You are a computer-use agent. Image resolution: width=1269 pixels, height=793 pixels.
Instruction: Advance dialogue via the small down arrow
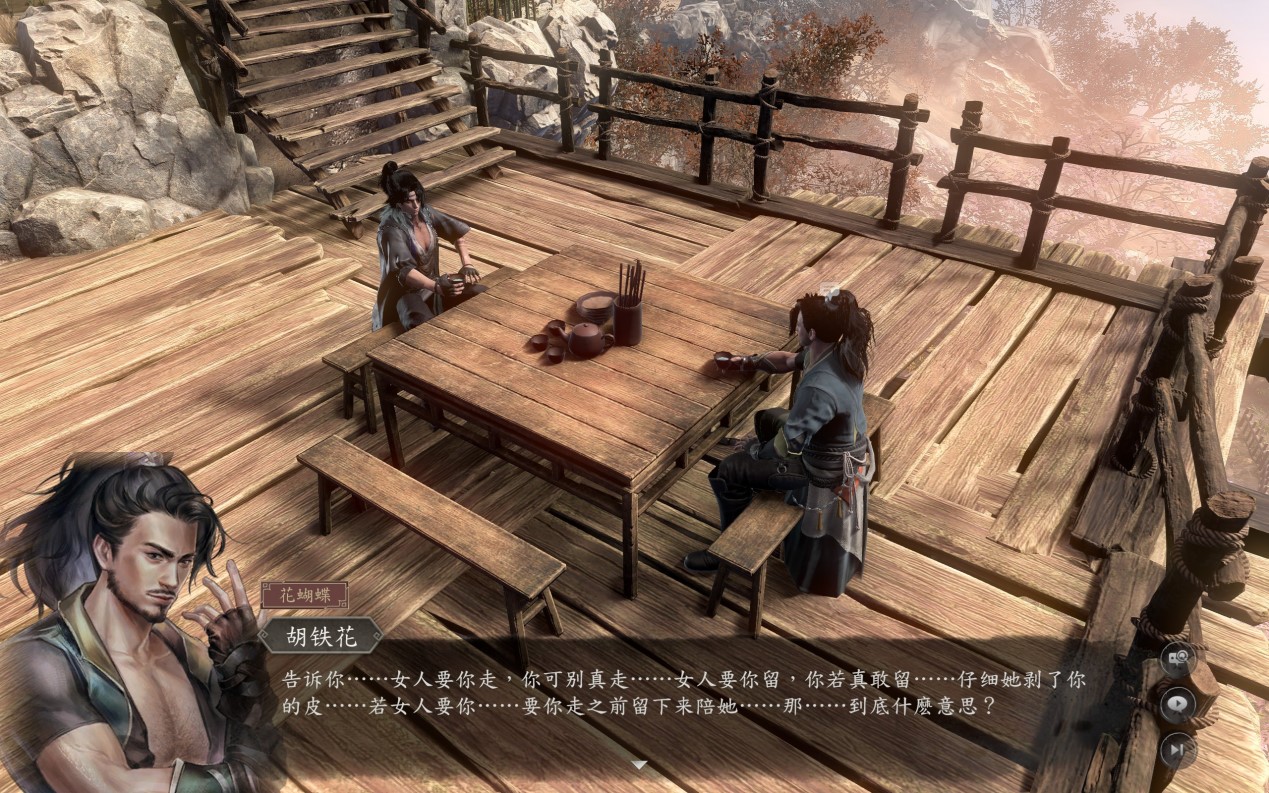[639, 765]
